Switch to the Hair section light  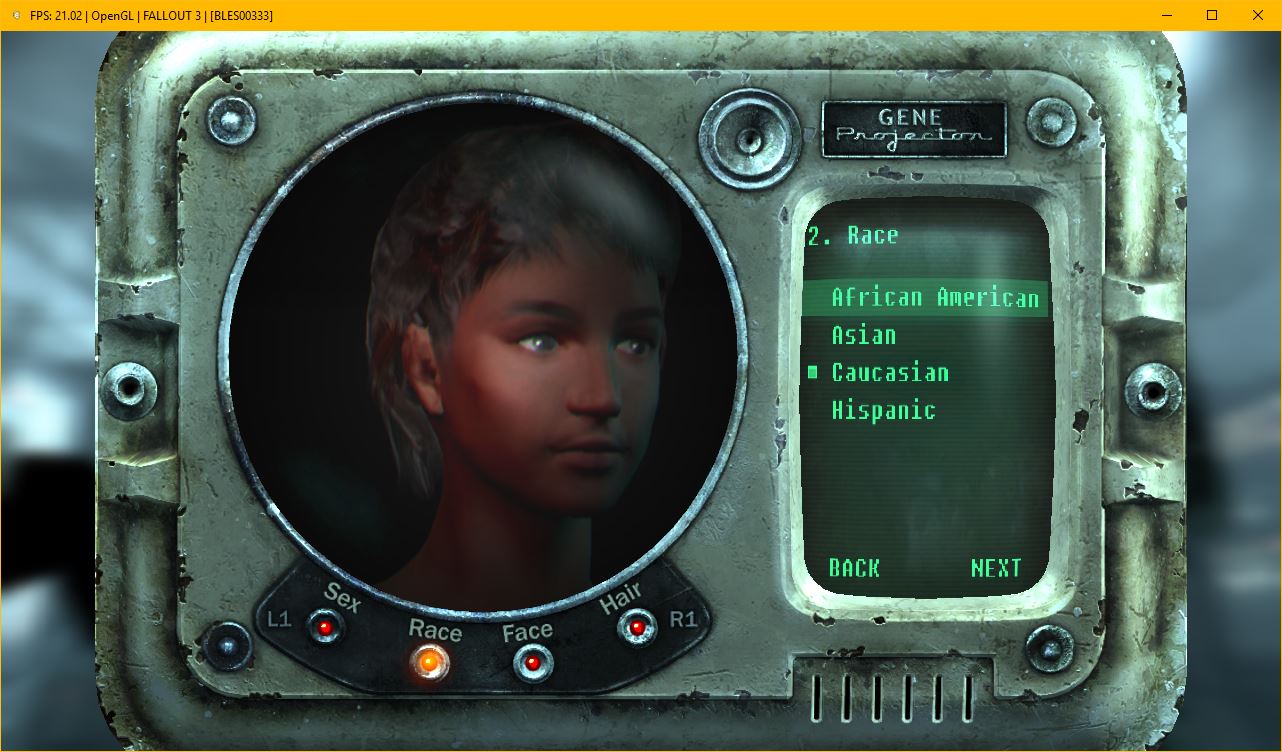636,628
